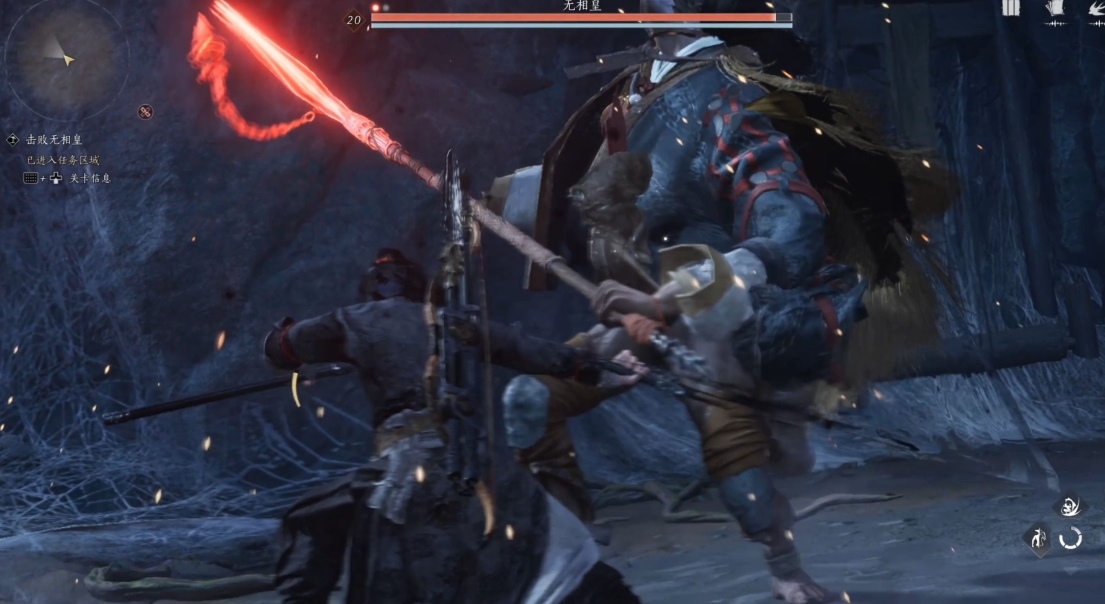Screen dimensions: 1105x604
Task: Click the striped scroll icon in the top bar
Action: 1011,9
